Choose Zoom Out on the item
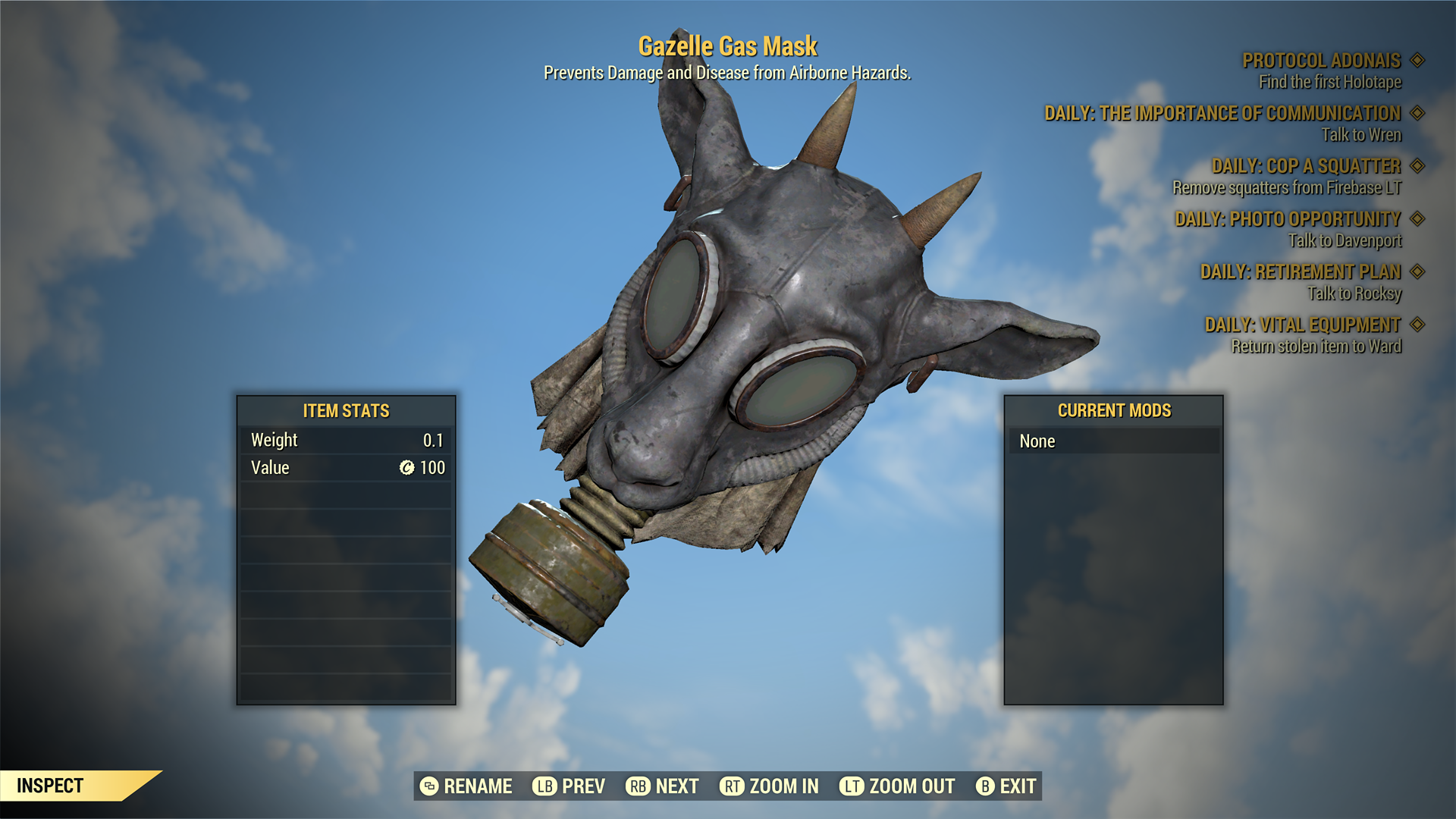This screenshot has width=1456, height=819. (897, 786)
